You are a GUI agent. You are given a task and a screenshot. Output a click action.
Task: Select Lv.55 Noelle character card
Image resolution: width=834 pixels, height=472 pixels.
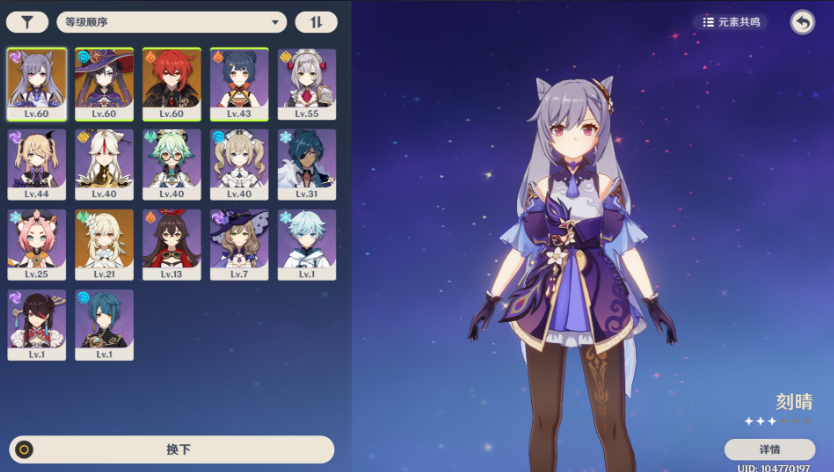point(307,84)
